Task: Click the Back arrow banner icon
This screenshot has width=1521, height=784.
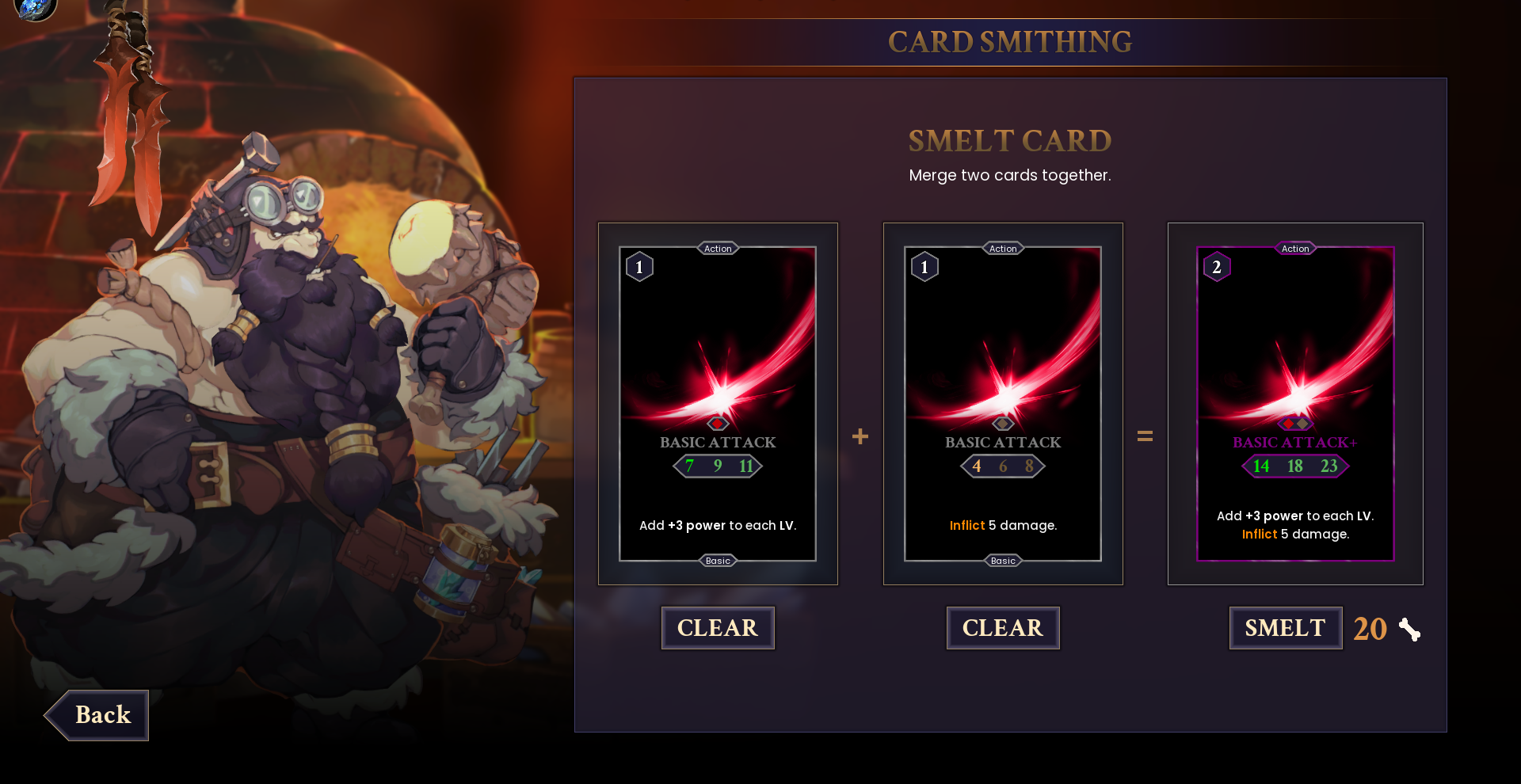Action: coord(95,715)
